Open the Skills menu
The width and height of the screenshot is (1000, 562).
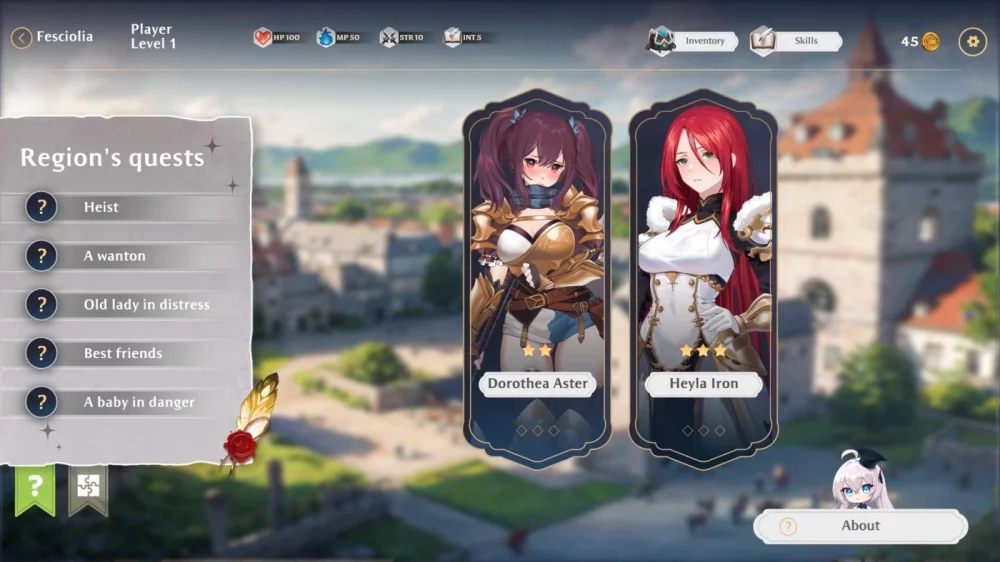[x=797, y=41]
